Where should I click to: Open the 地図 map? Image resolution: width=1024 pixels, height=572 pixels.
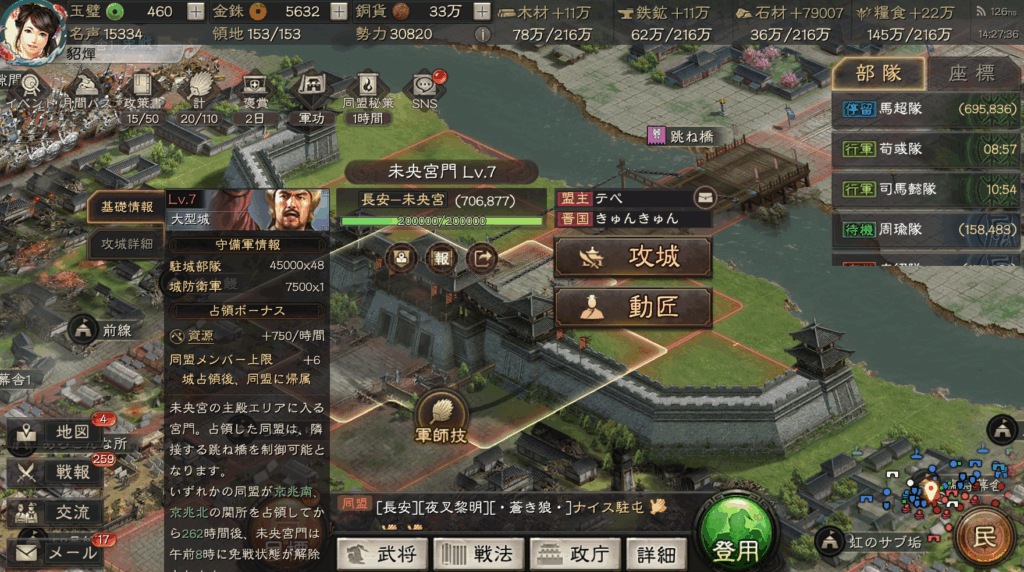(58, 432)
